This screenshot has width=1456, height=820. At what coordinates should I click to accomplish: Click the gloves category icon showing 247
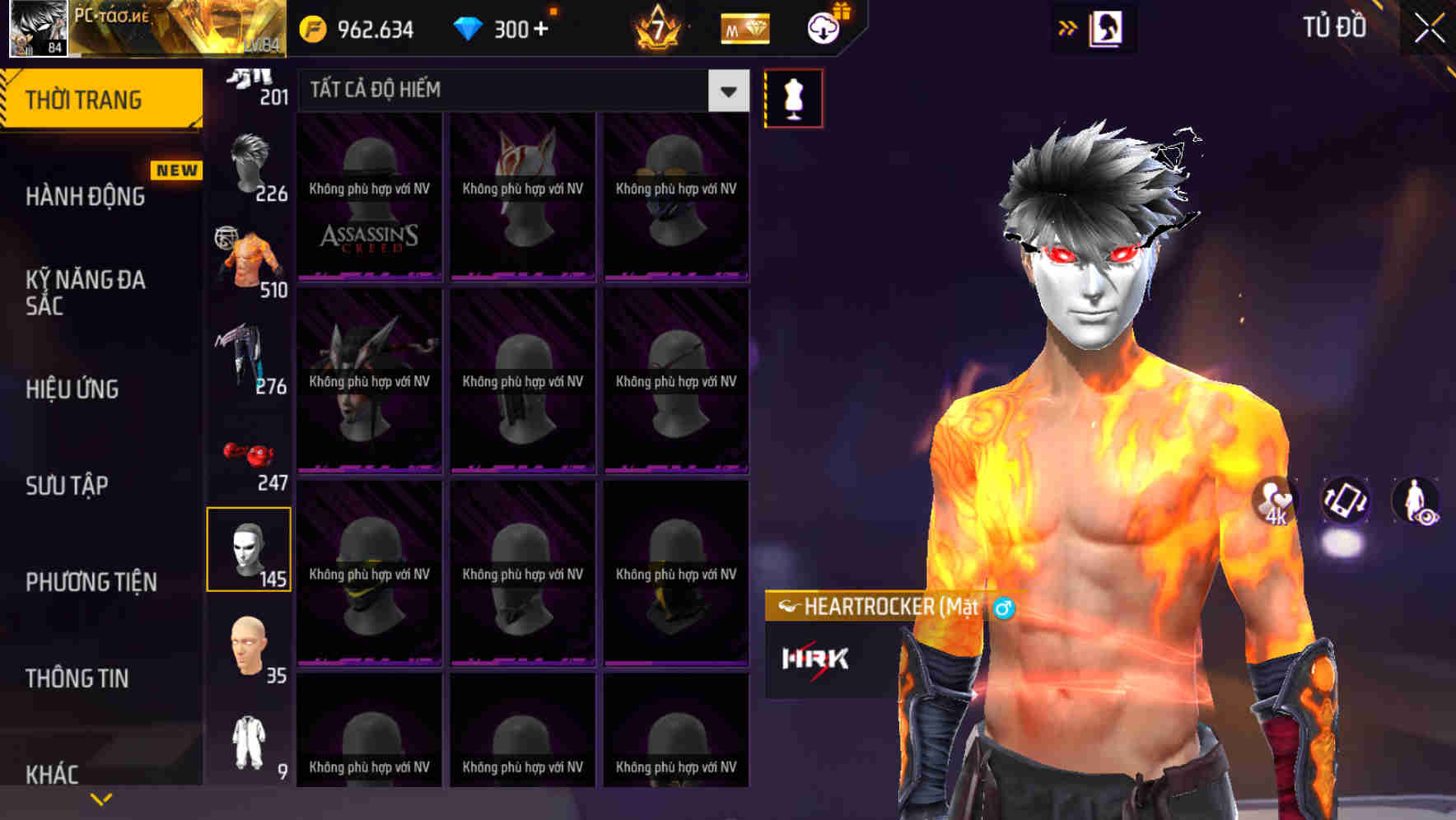247,453
